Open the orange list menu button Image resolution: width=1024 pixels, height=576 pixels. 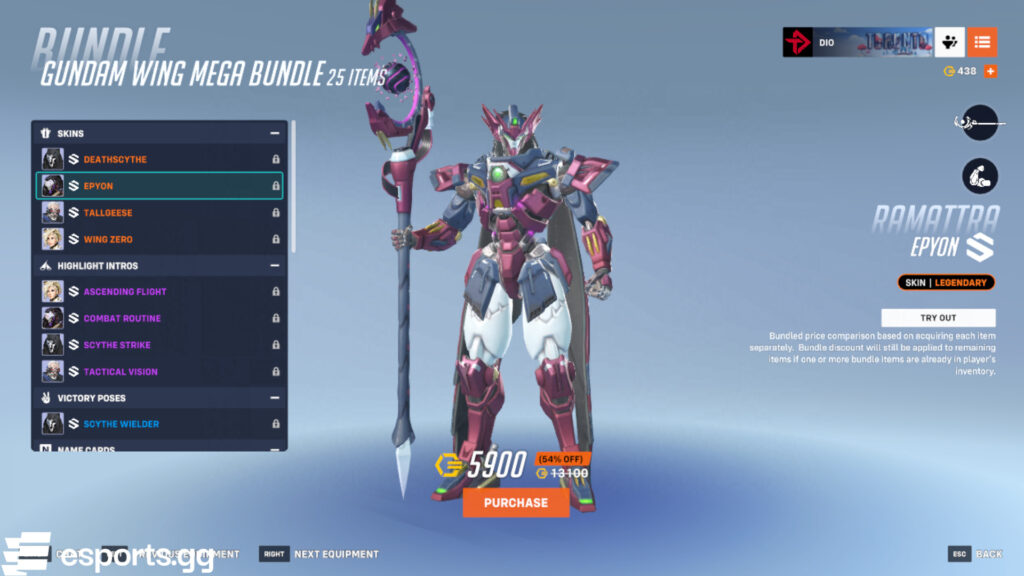pyautogui.click(x=981, y=42)
